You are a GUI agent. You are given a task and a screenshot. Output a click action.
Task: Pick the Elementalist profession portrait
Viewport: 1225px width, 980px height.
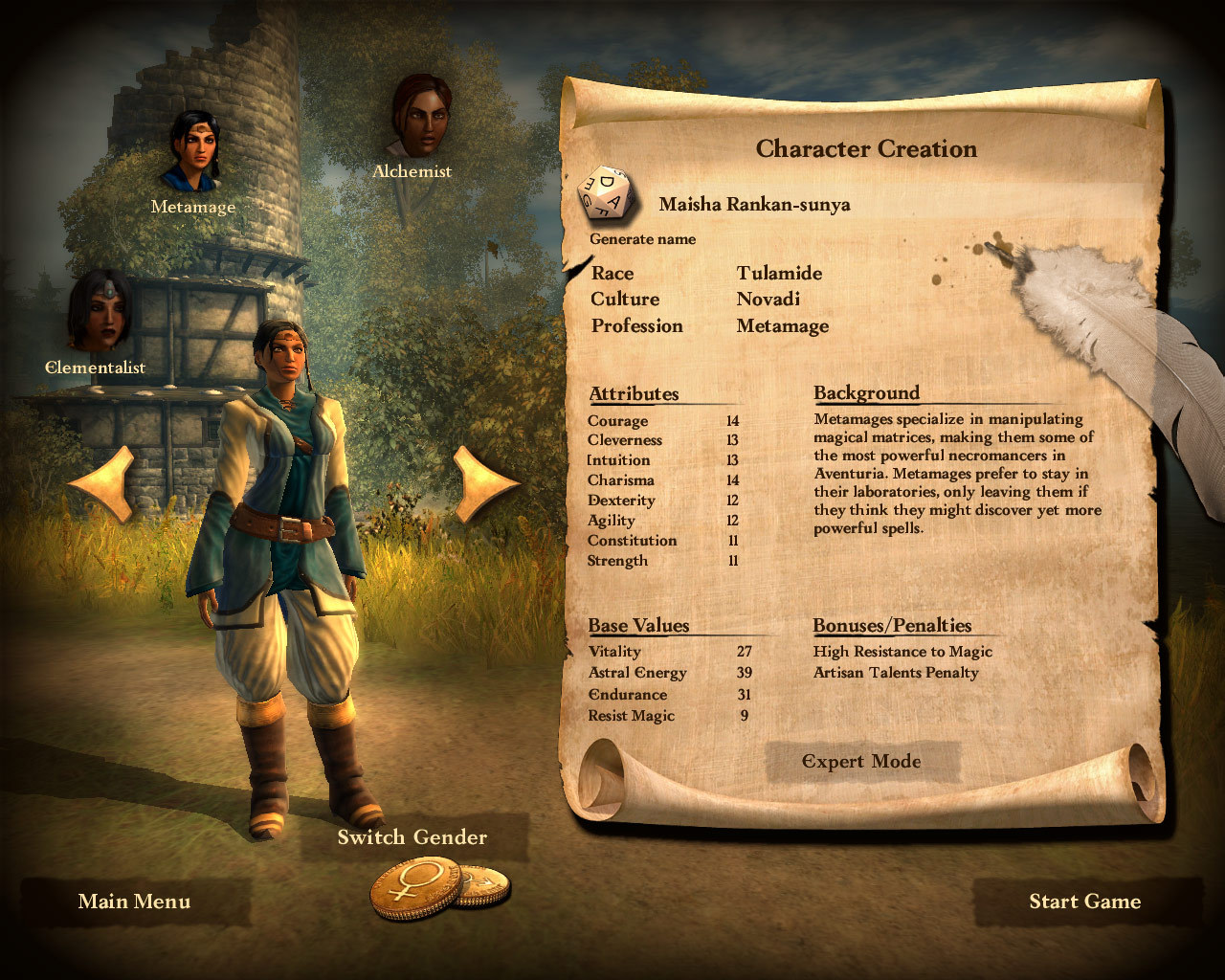point(98,311)
